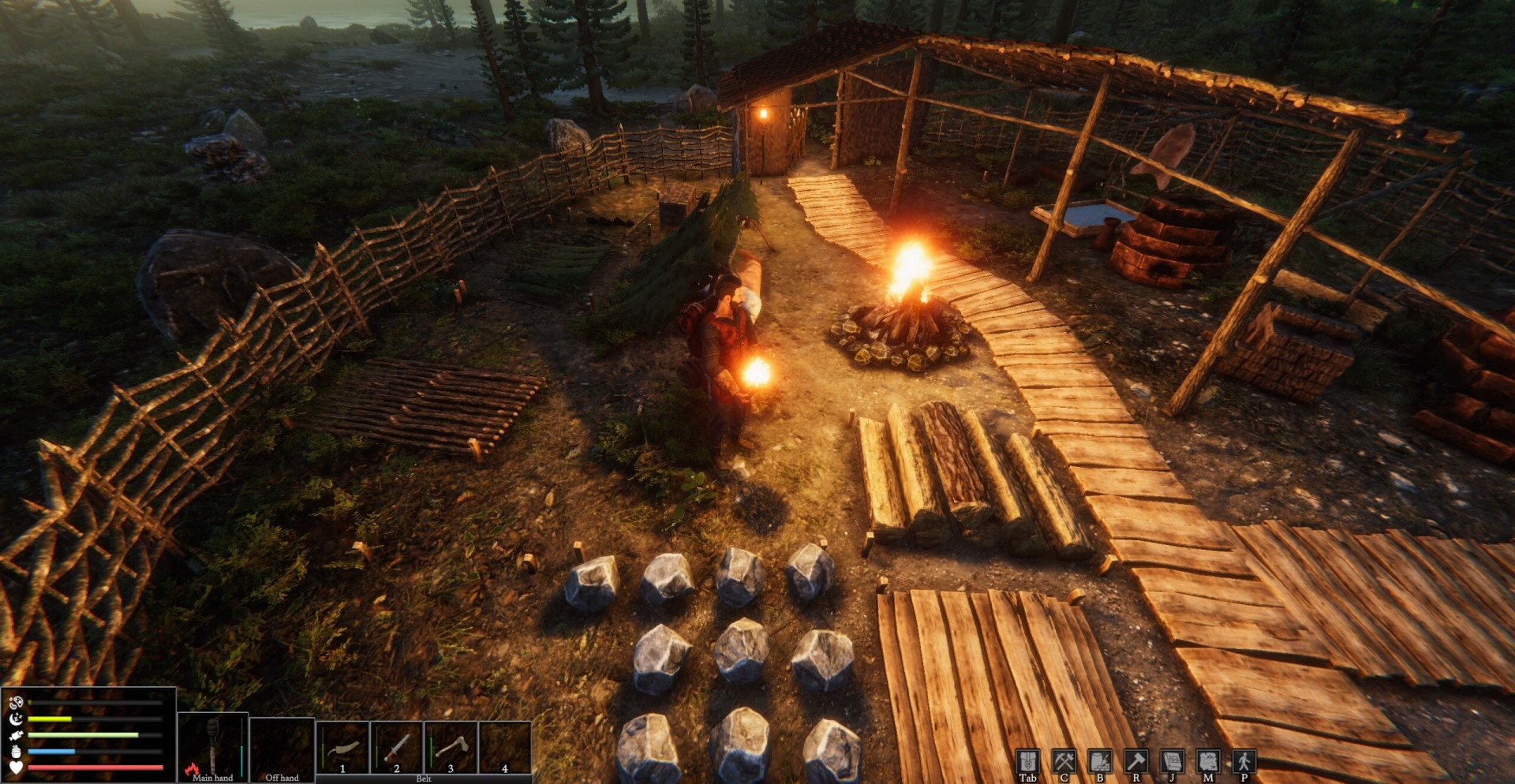Open crafting with the crossed pickaxe and hammer icon

(x=1064, y=761)
